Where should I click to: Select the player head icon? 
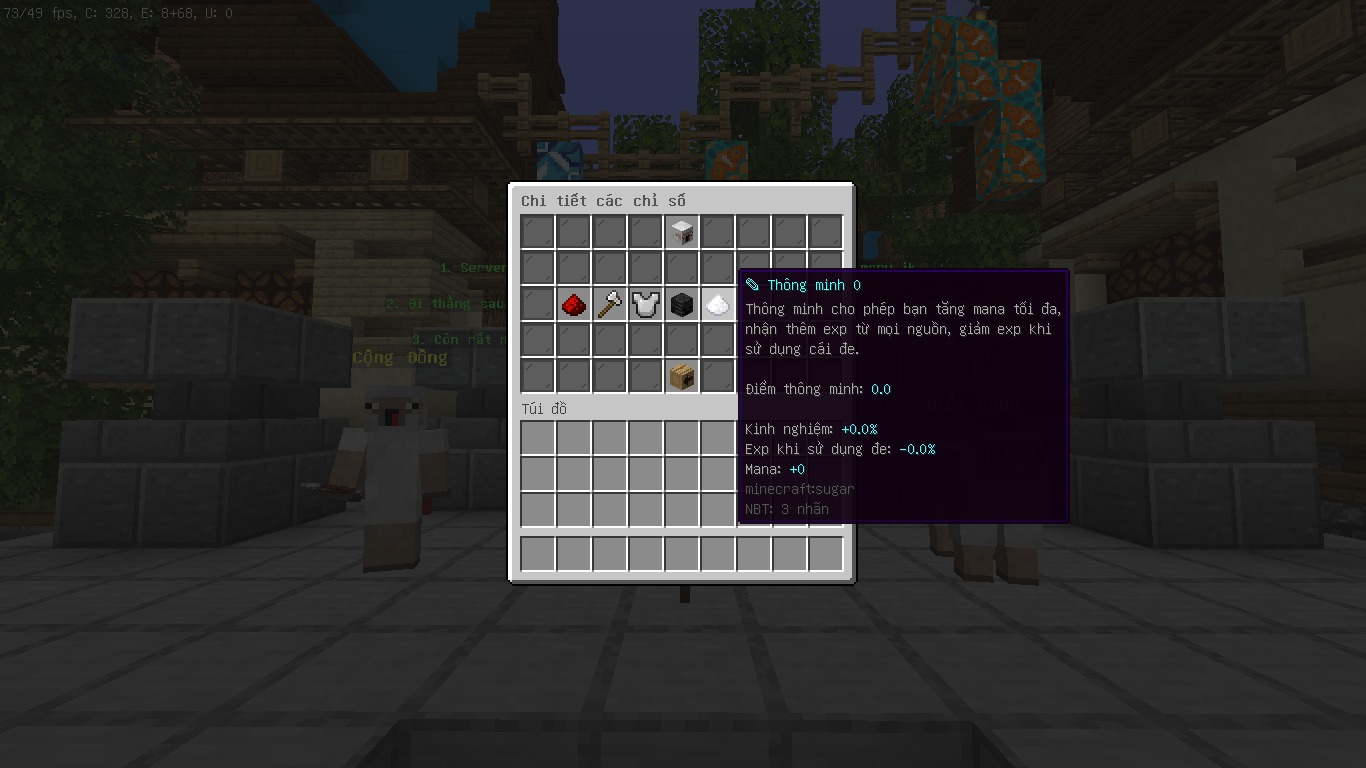pos(682,232)
